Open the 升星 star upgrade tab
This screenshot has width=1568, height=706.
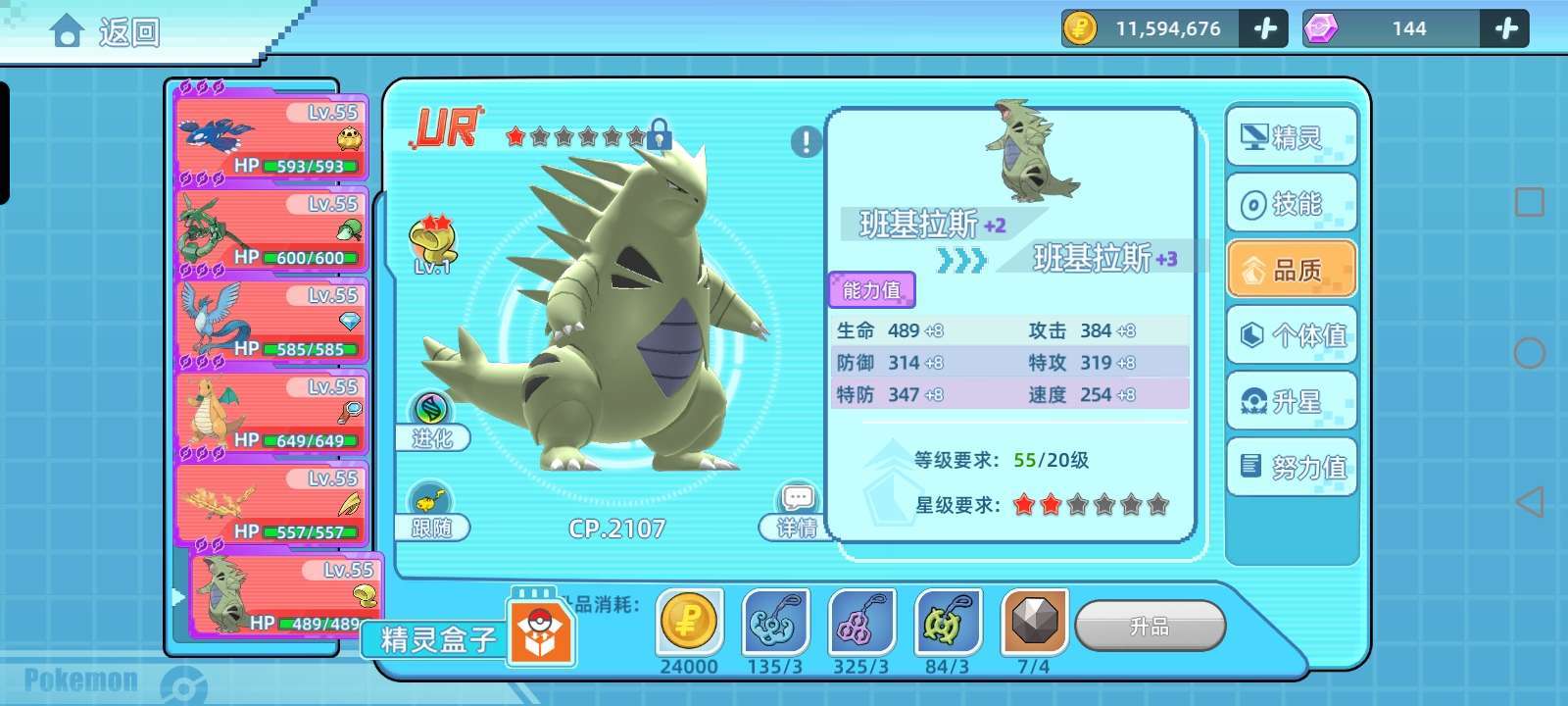[1292, 401]
